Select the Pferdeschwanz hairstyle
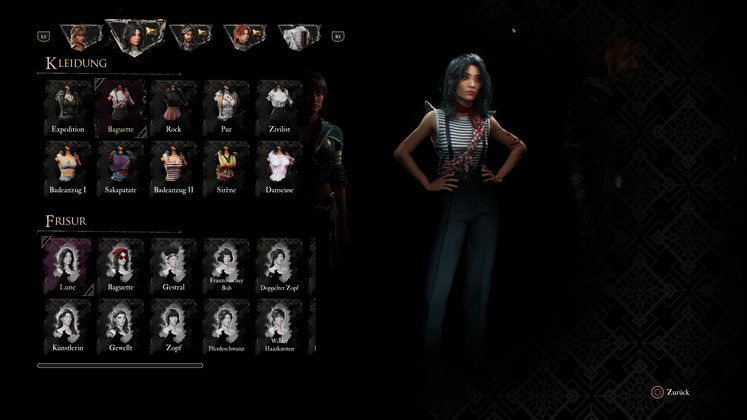Image resolution: width=747 pixels, height=420 pixels. tap(226, 325)
